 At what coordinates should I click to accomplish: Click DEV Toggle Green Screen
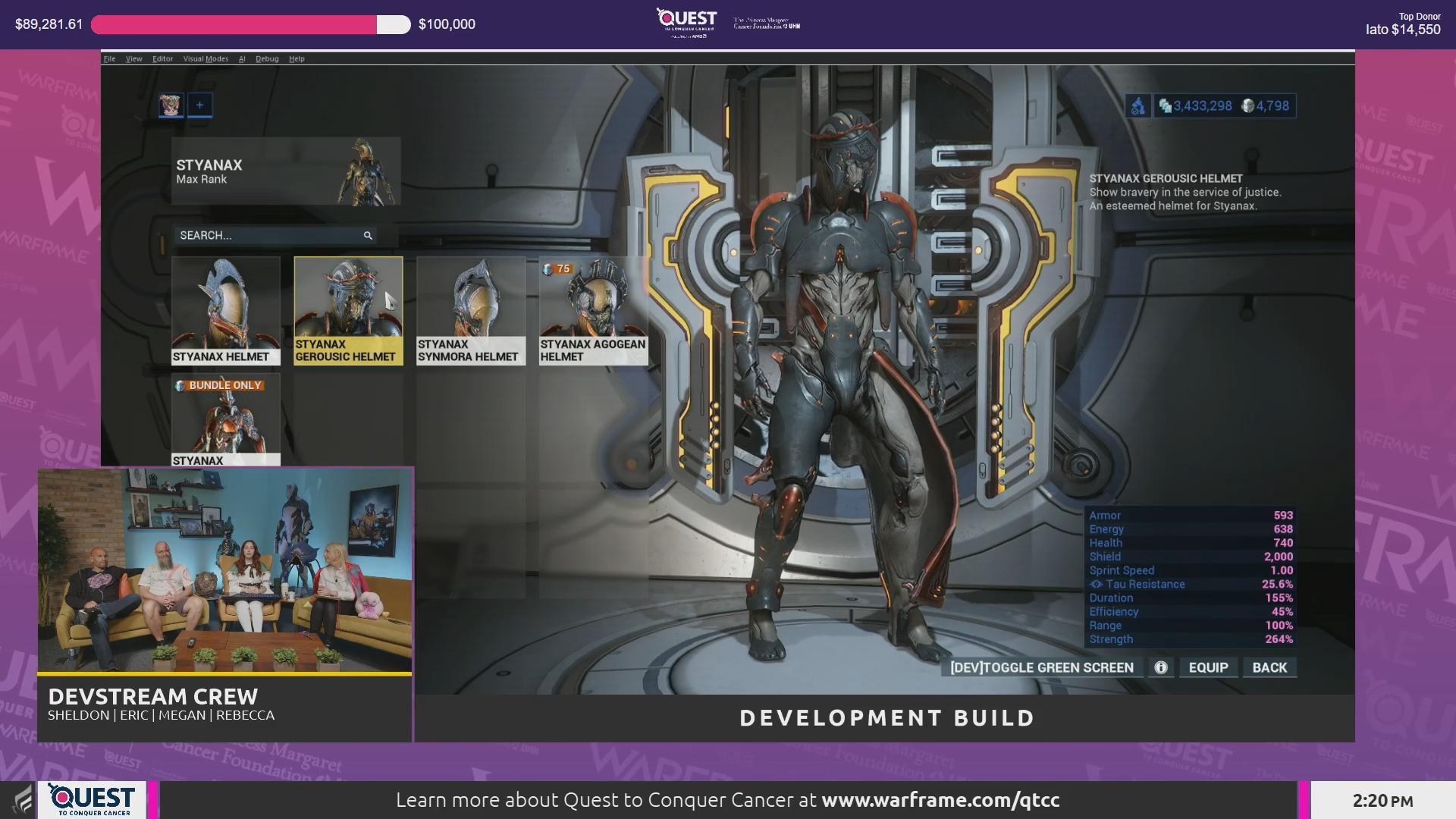[1041, 667]
